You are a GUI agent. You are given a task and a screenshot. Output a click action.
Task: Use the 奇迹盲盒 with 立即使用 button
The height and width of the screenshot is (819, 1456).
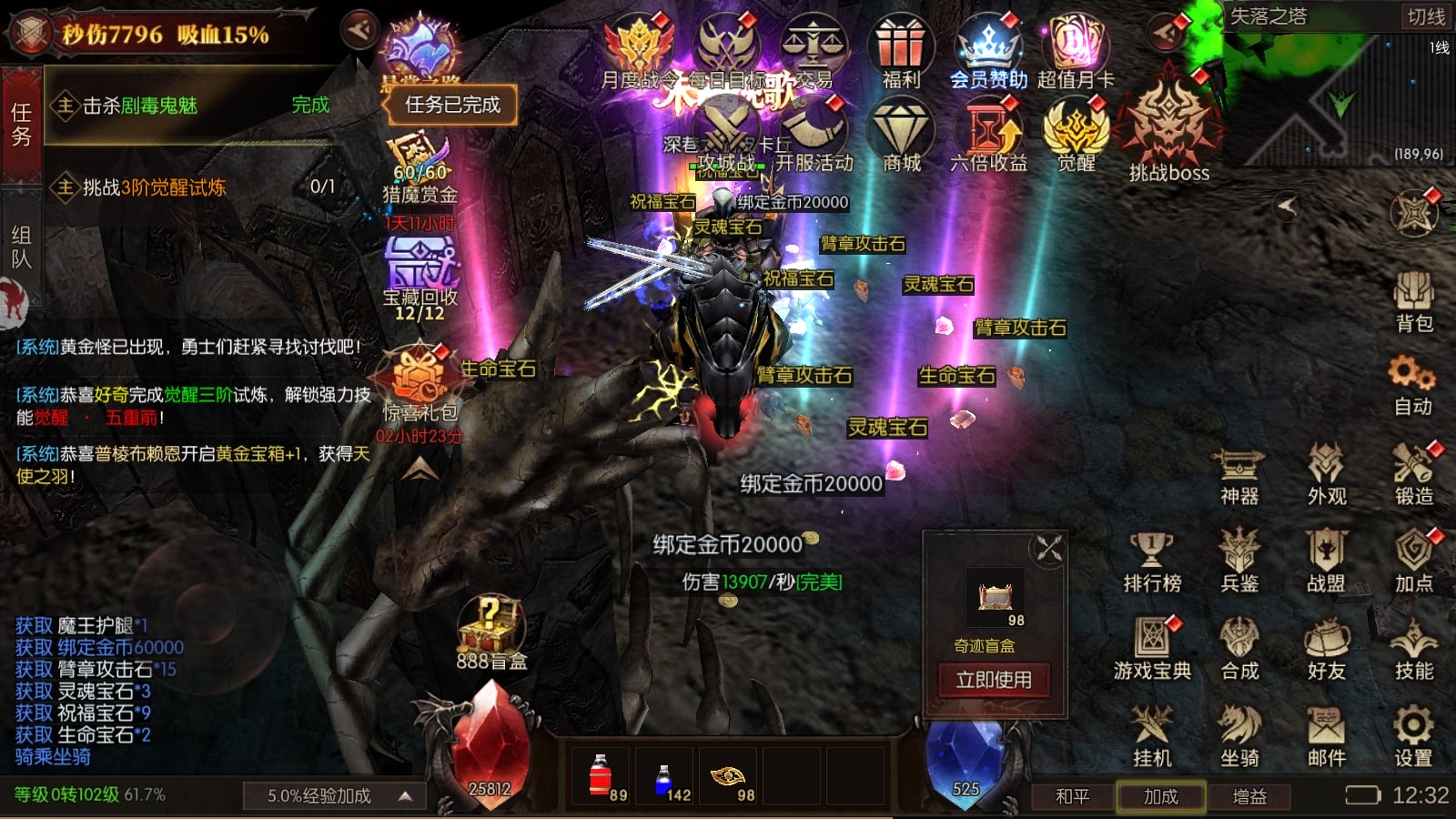pyautogui.click(x=993, y=680)
